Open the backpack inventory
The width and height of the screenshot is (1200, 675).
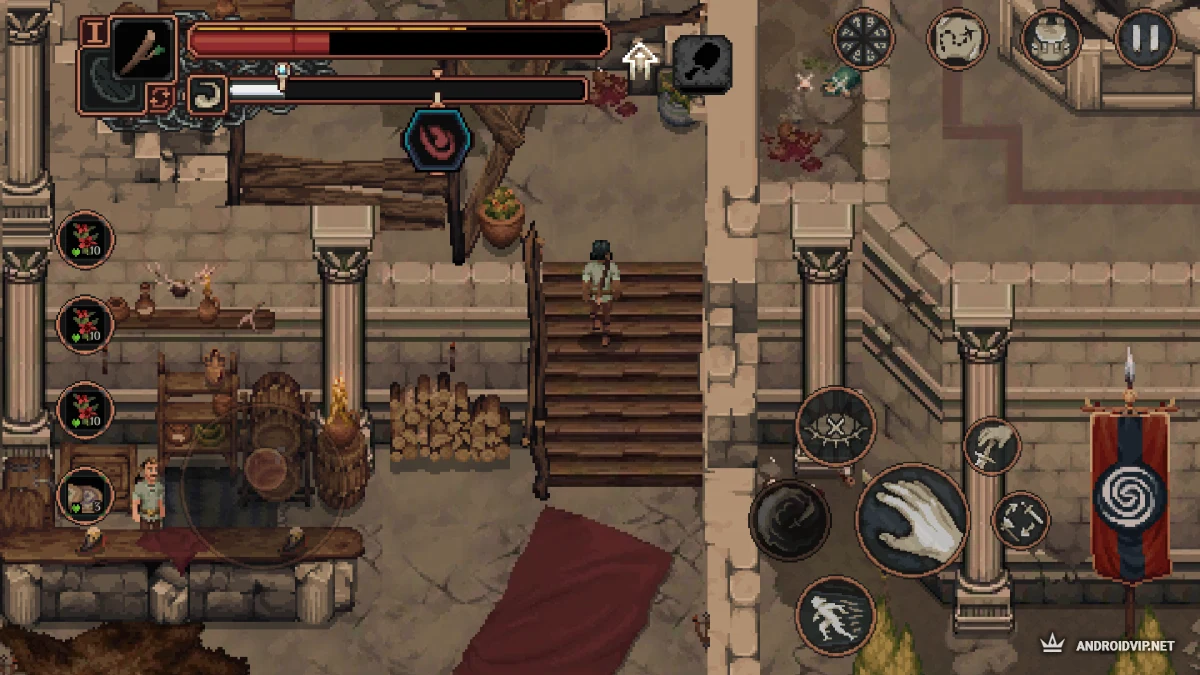click(x=1050, y=39)
